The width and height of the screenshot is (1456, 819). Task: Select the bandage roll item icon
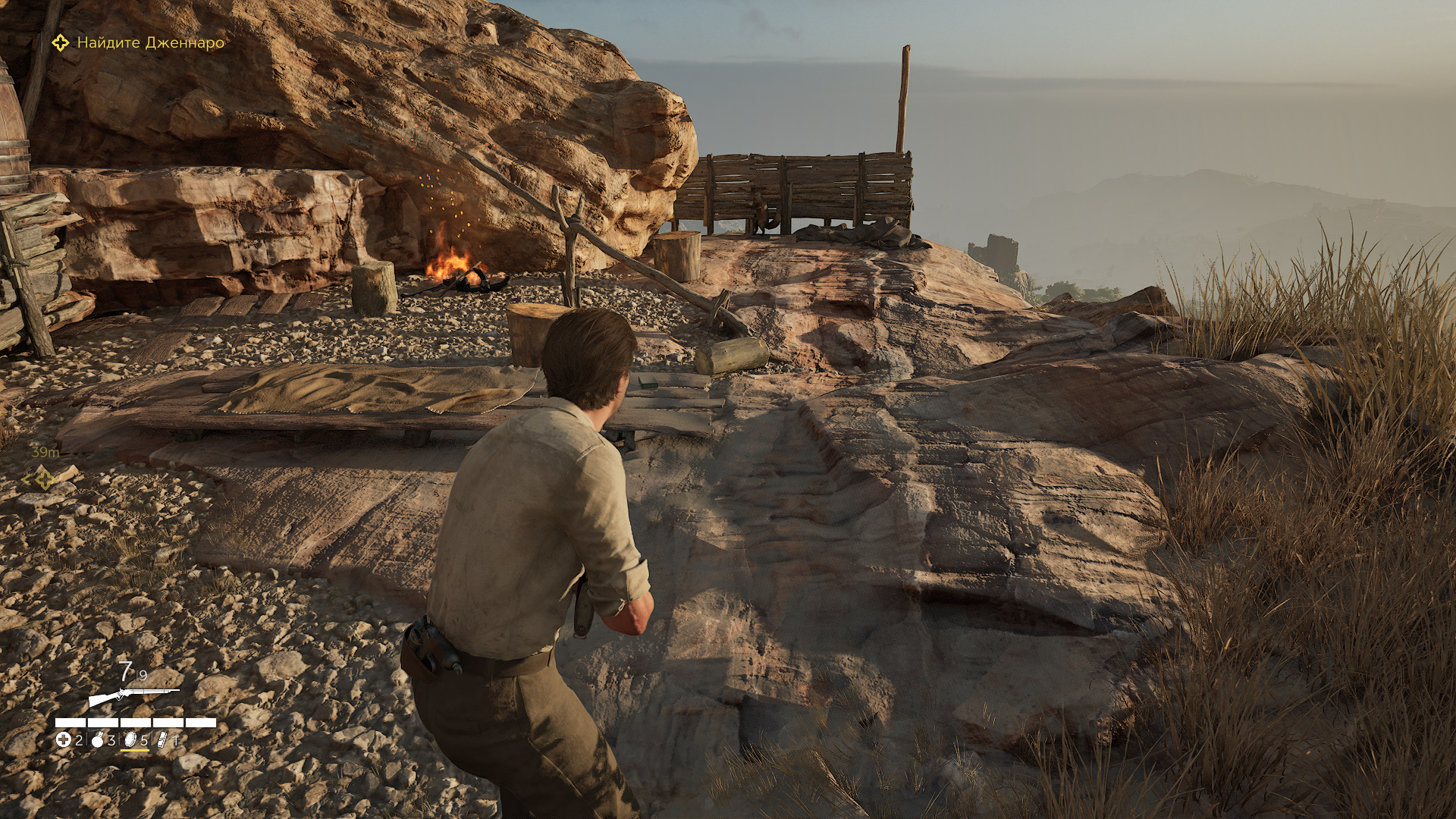(x=162, y=739)
